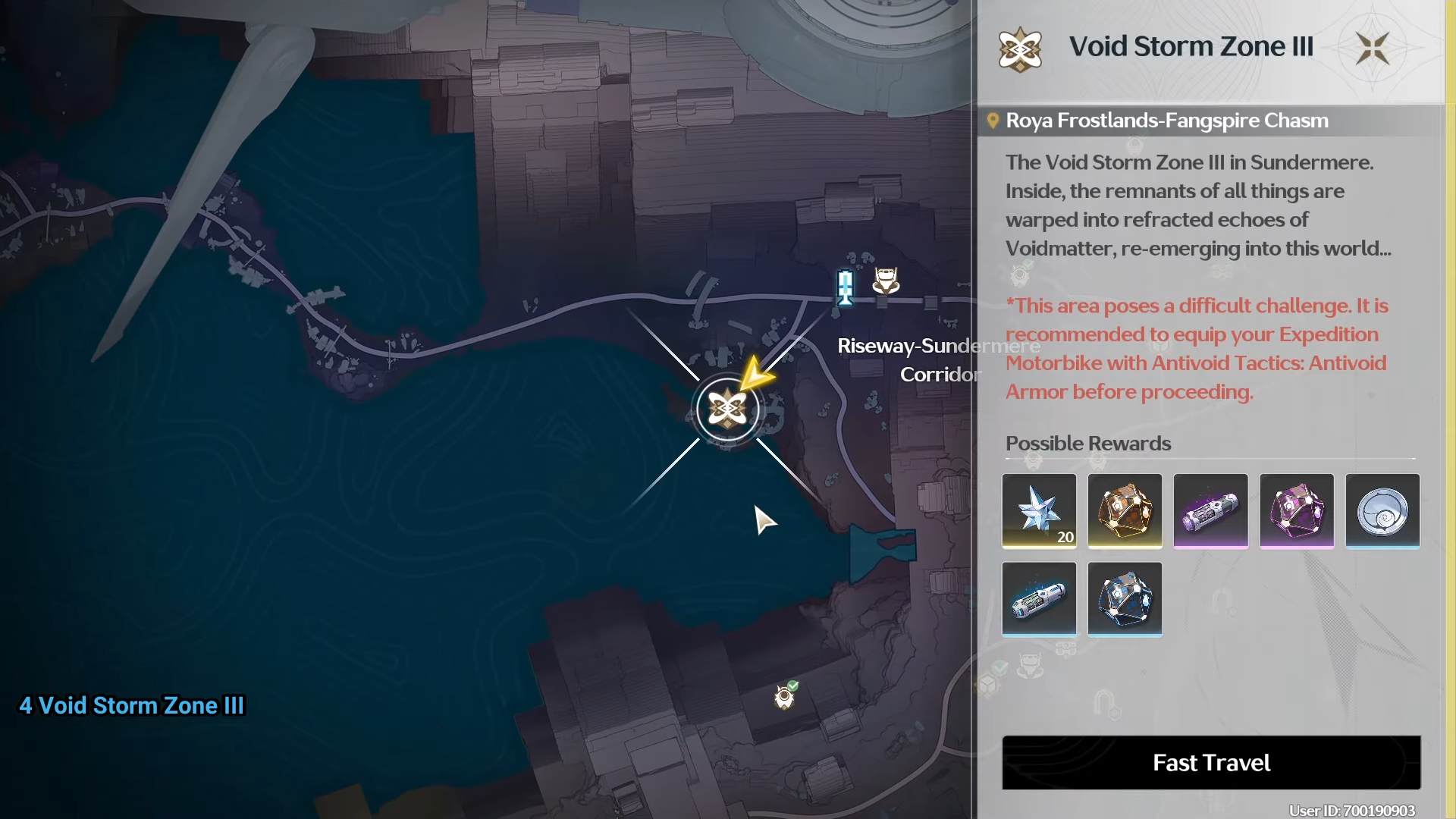The height and width of the screenshot is (819, 1456).
Task: Fast Travel to Void Storm Zone III
Action: coord(1211,762)
